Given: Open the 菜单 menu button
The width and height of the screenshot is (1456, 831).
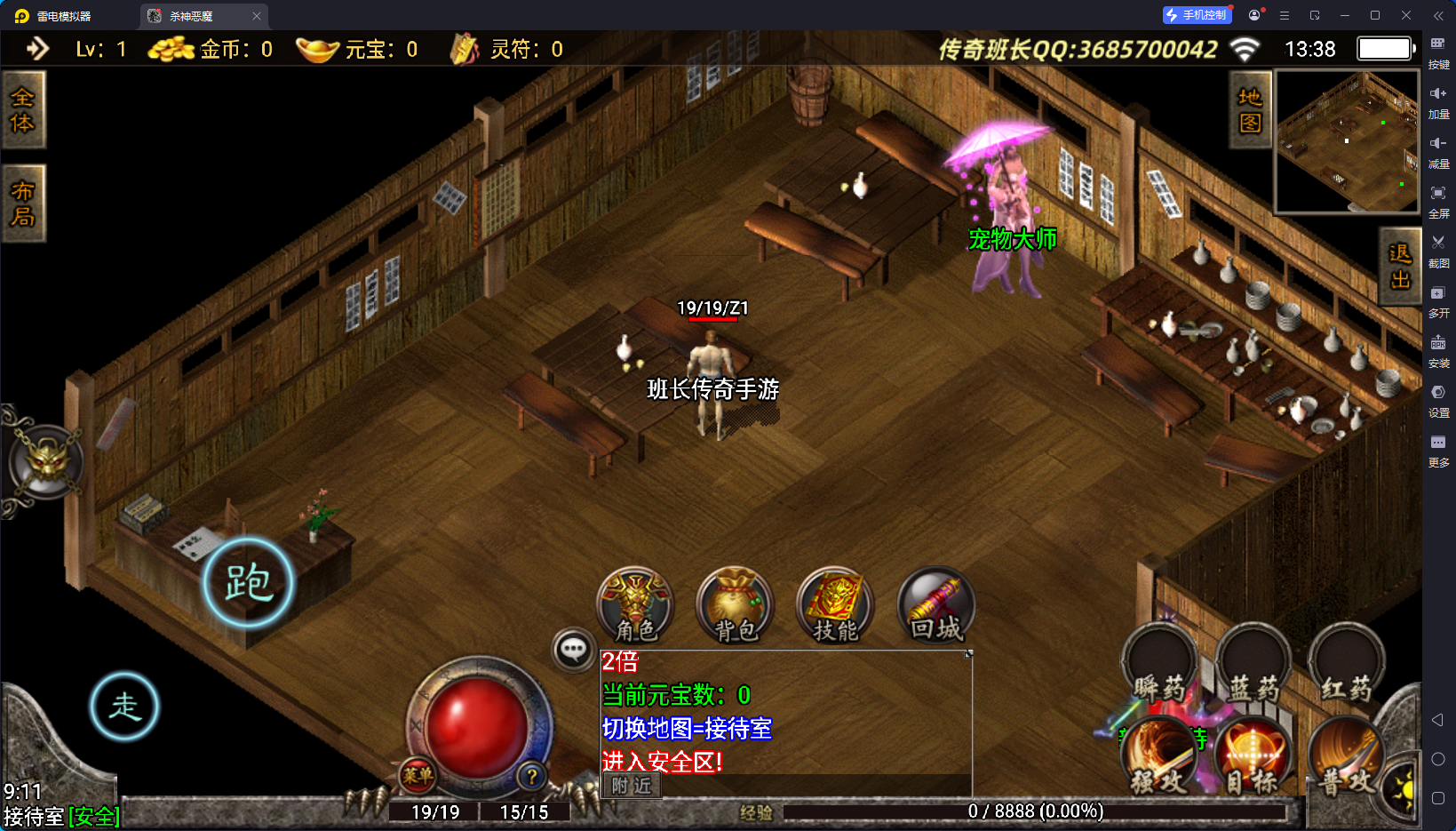Looking at the screenshot, I should pyautogui.click(x=418, y=775).
